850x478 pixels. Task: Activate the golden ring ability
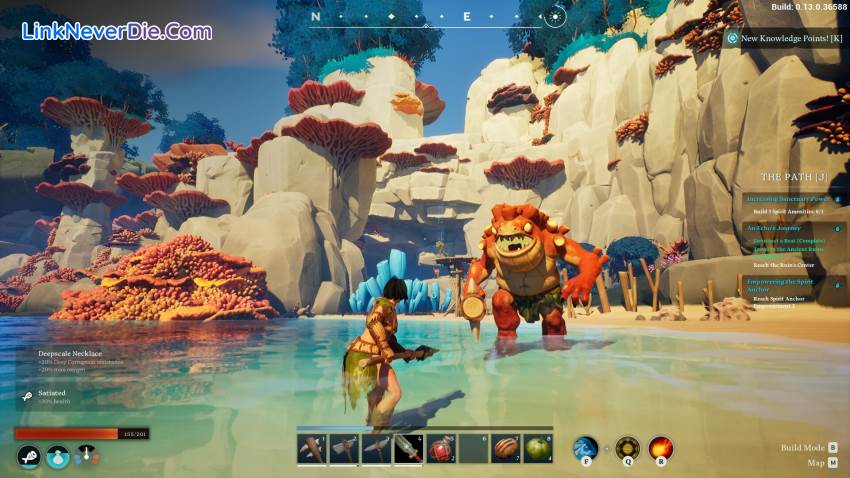[x=627, y=448]
